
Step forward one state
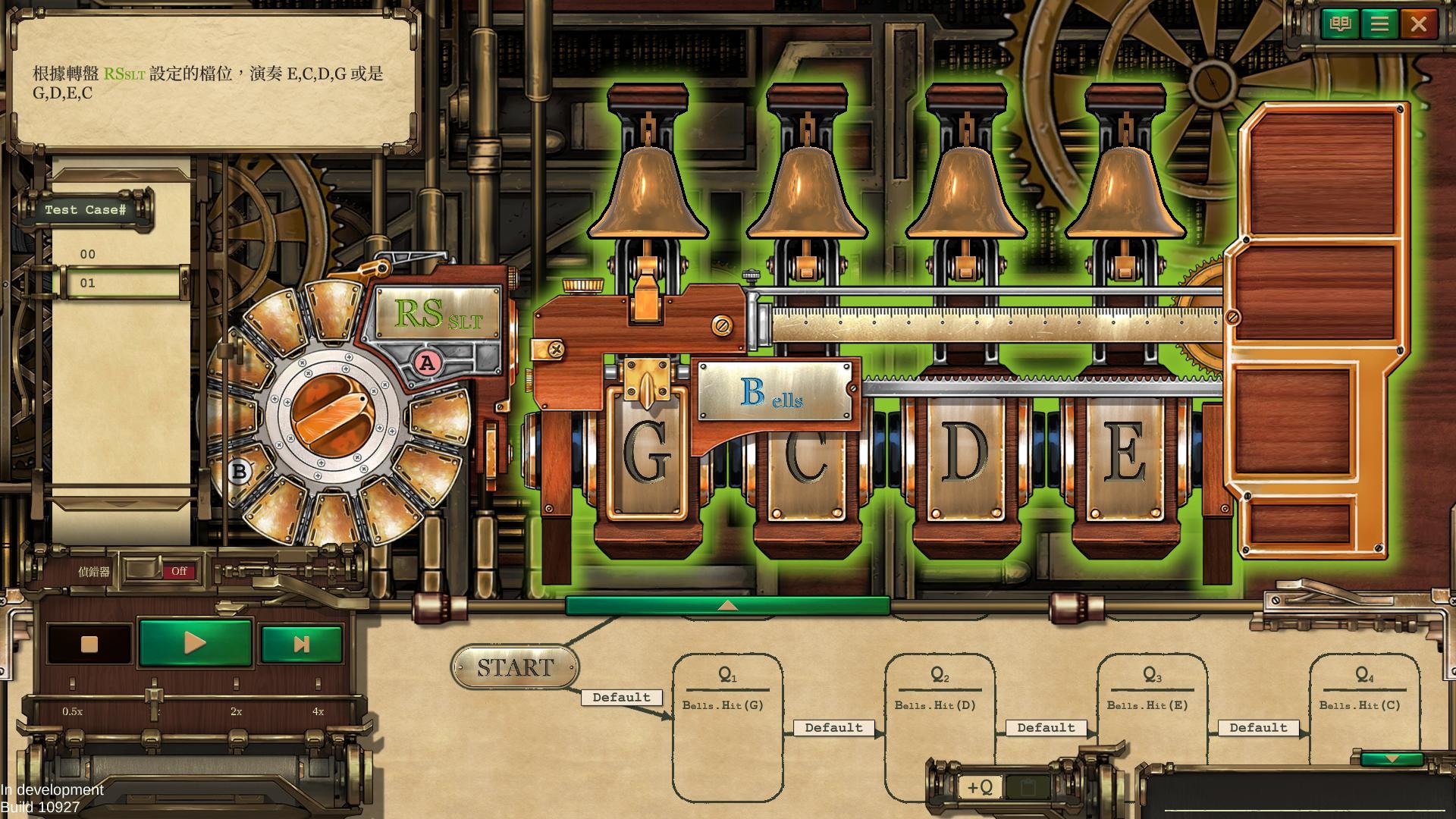coord(301,644)
